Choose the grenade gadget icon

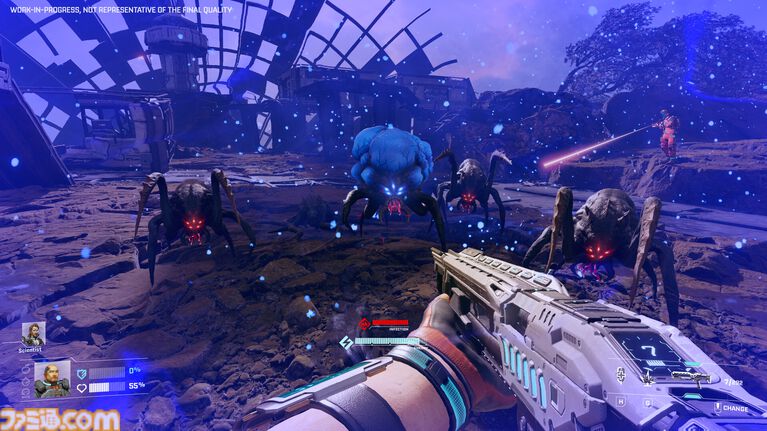click(x=648, y=378)
